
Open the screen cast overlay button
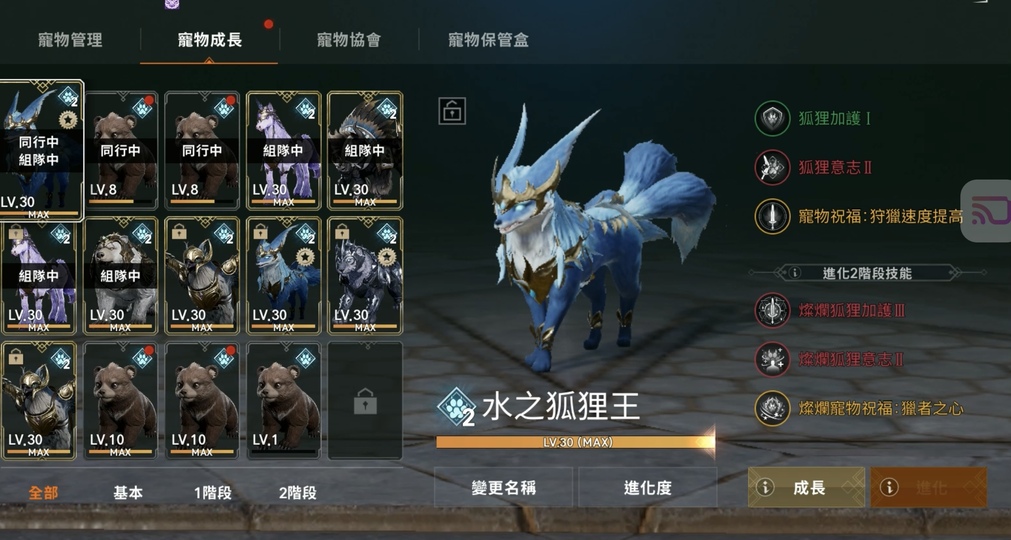click(x=987, y=210)
